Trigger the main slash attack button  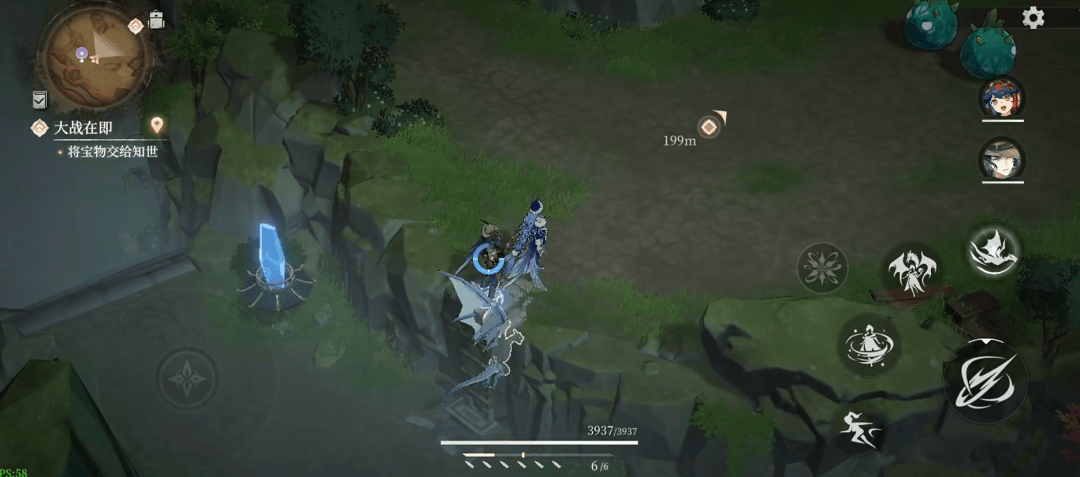click(984, 380)
